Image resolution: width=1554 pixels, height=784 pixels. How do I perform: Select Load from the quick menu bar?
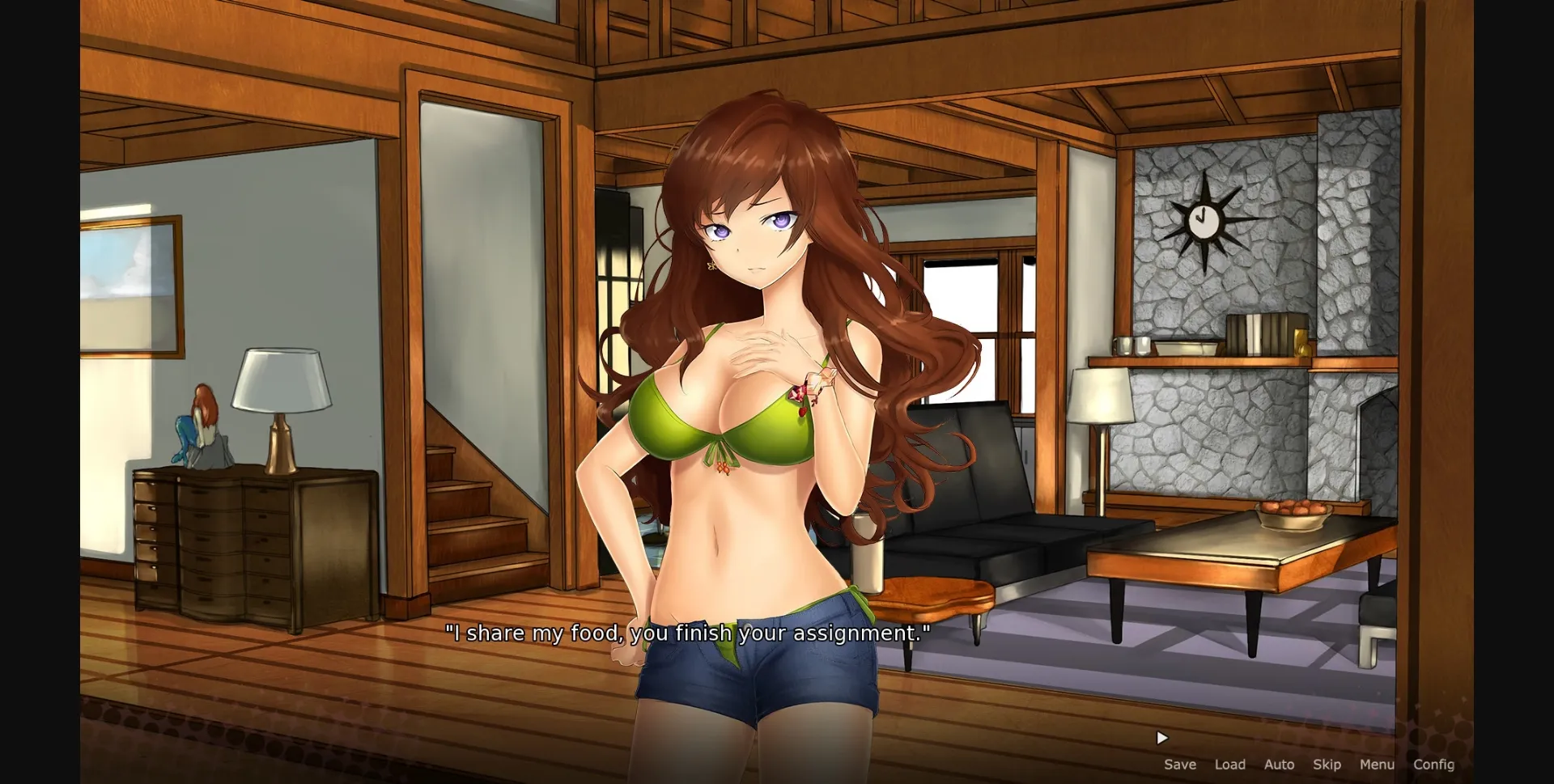point(1230,764)
